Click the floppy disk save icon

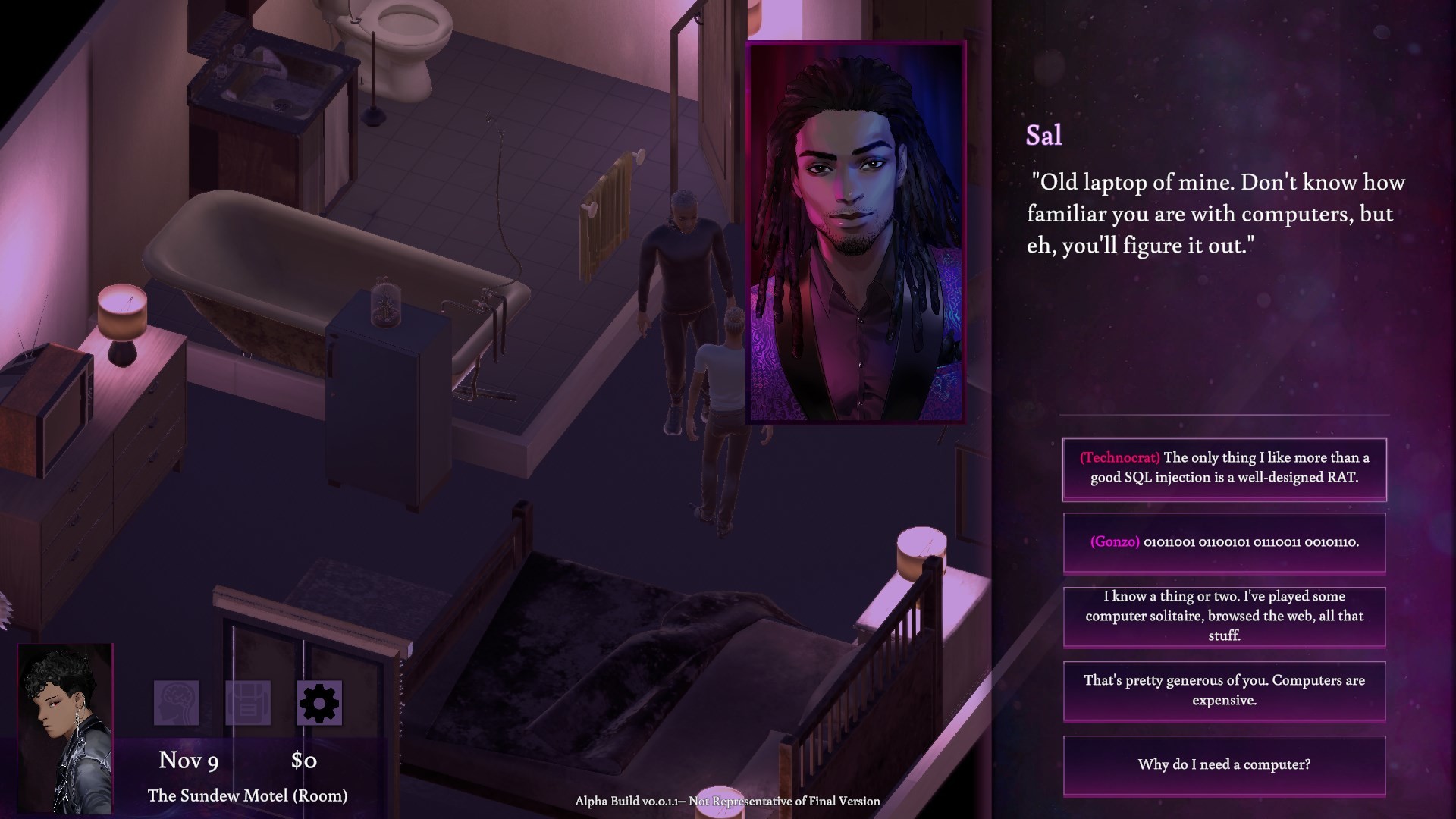tap(248, 703)
